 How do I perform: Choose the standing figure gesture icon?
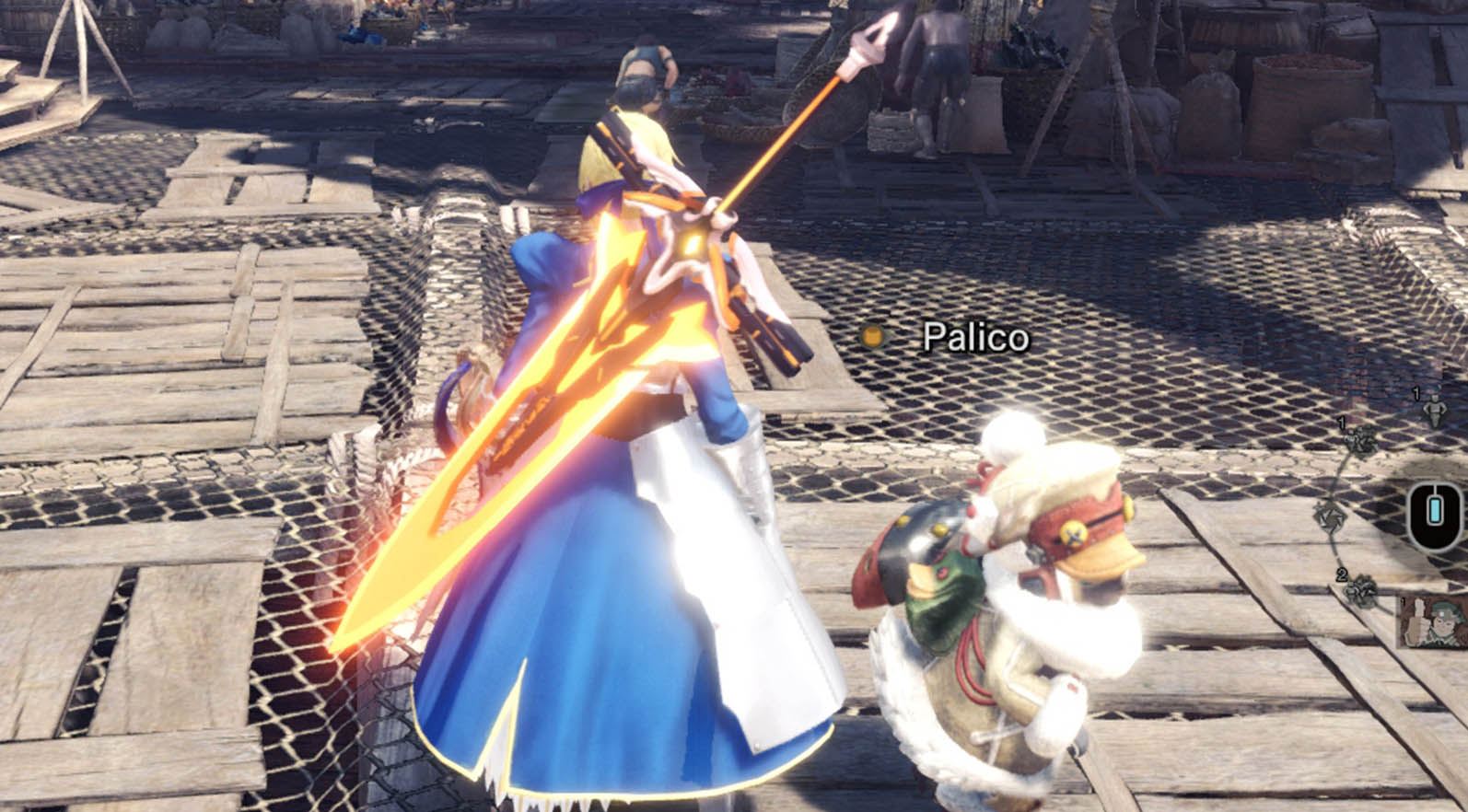click(x=1433, y=409)
